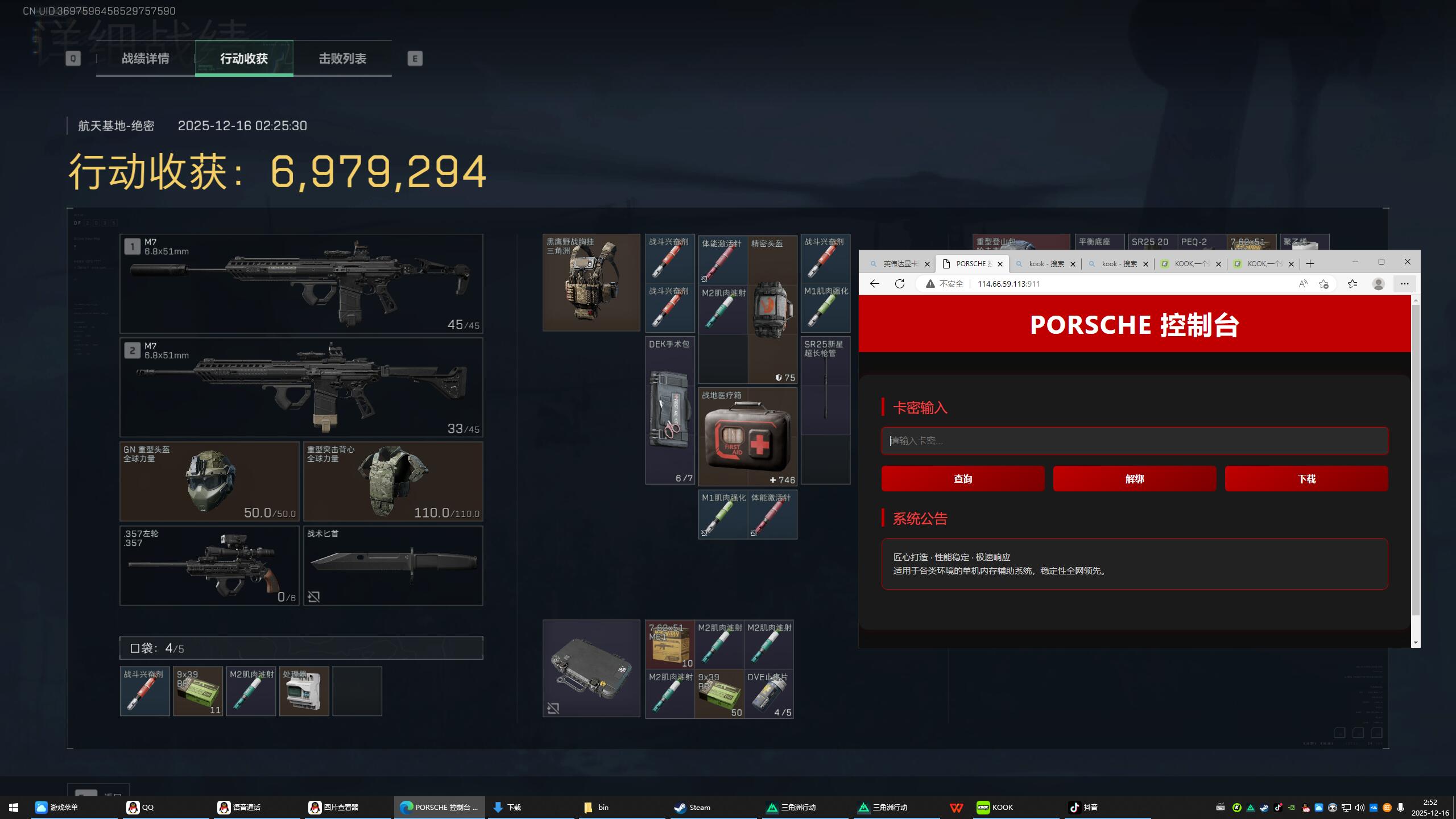1456x819 pixels.
Task: Pick the .357左轮 revolver slot
Action: (x=209, y=565)
